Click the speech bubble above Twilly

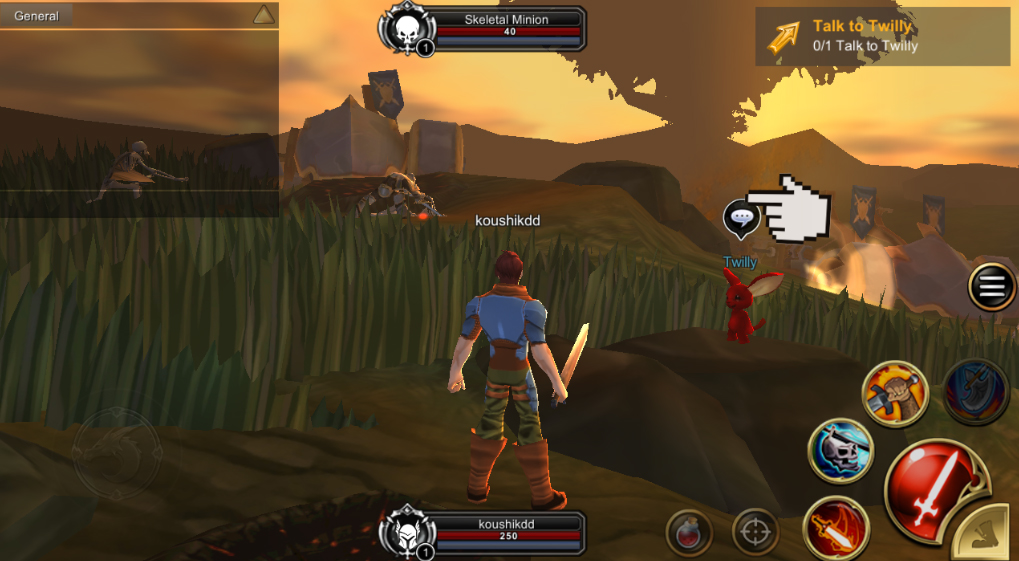741,218
